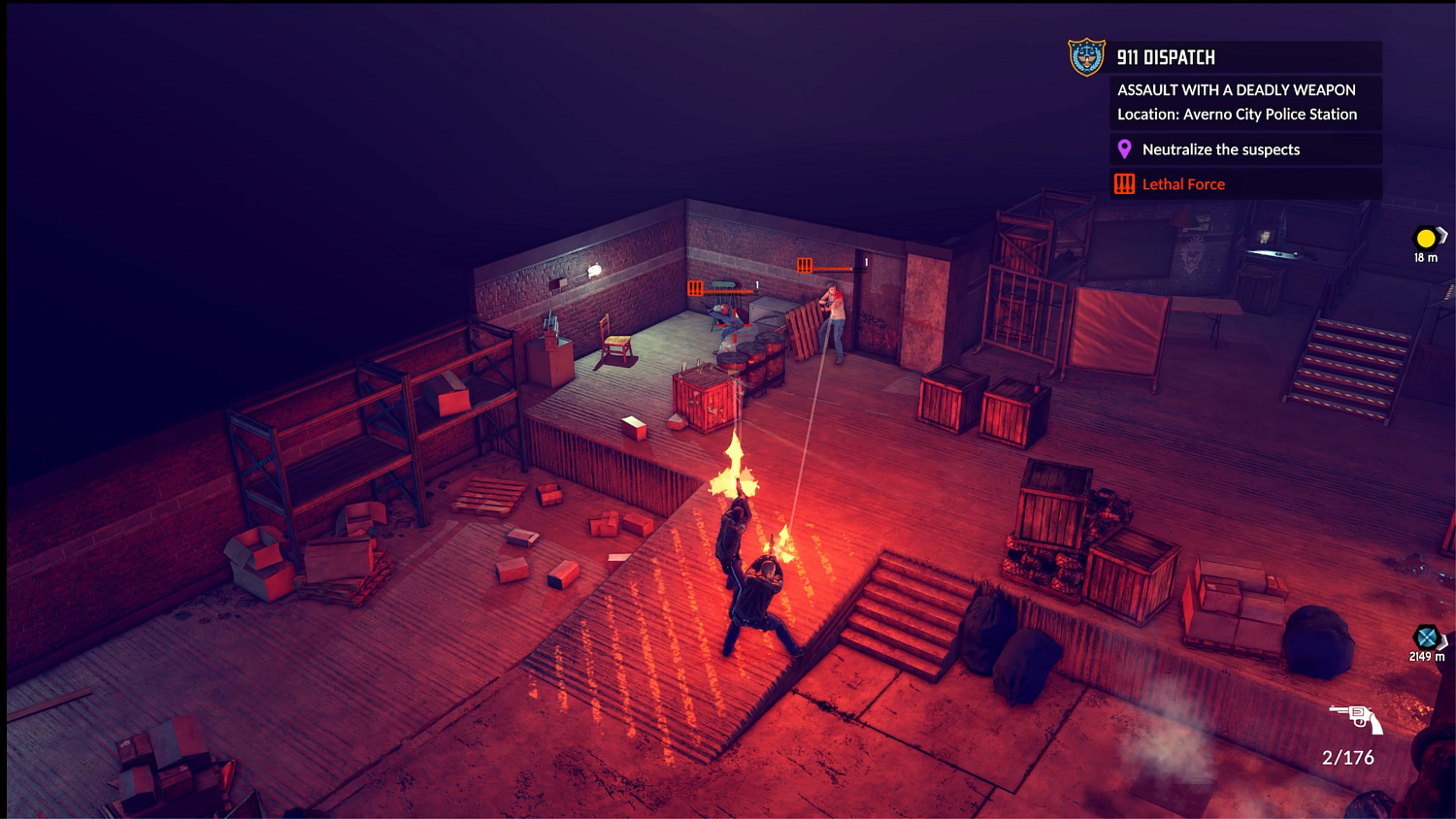1456x819 pixels.
Task: Select the Neutralize the suspects objective entry
Action: point(1223,148)
